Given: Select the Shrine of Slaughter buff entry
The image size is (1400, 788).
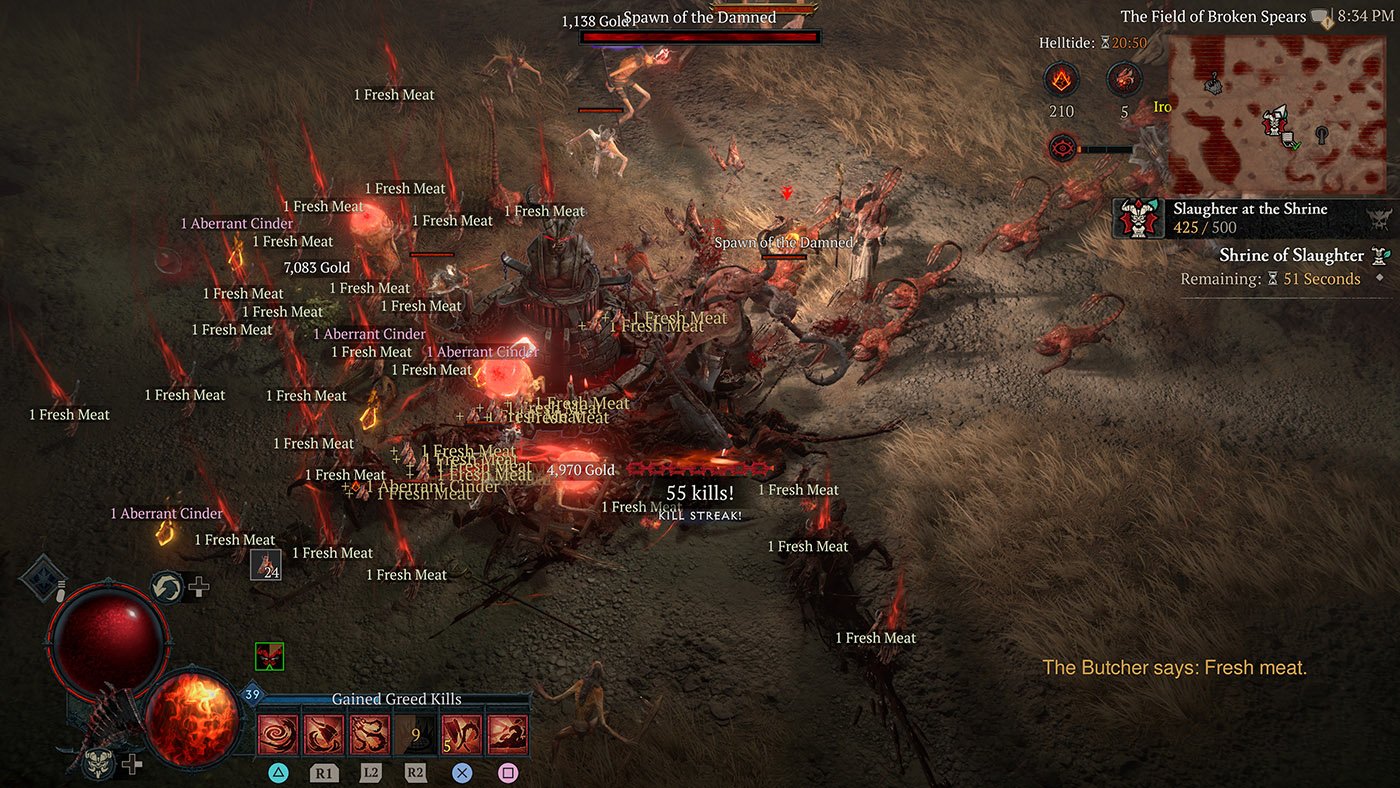Looking at the screenshot, I should point(1290,256).
